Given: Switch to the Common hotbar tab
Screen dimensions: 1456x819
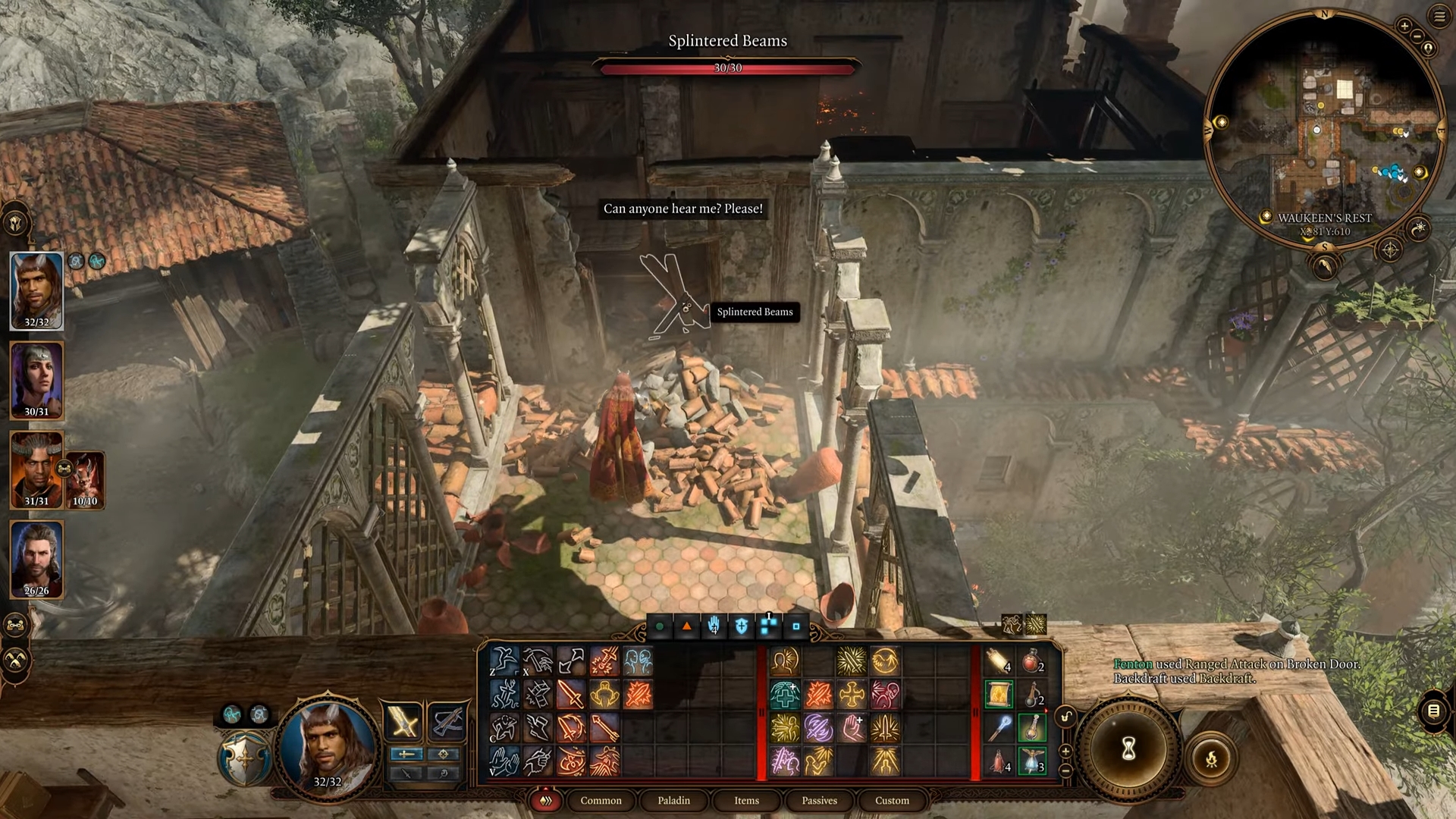Looking at the screenshot, I should (x=601, y=800).
